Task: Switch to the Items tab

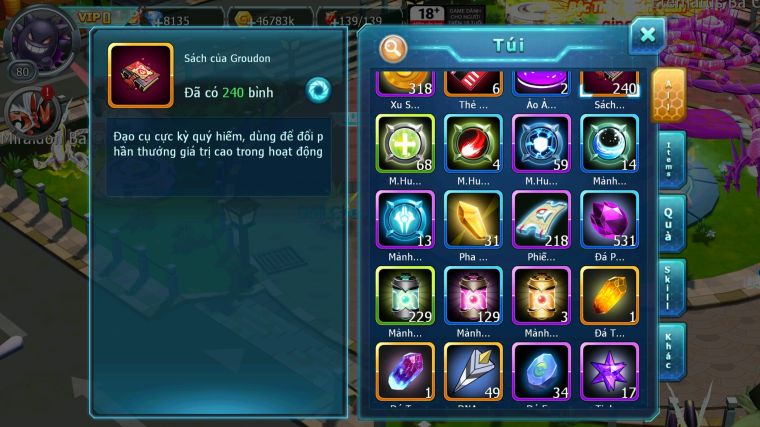Action: [670, 159]
